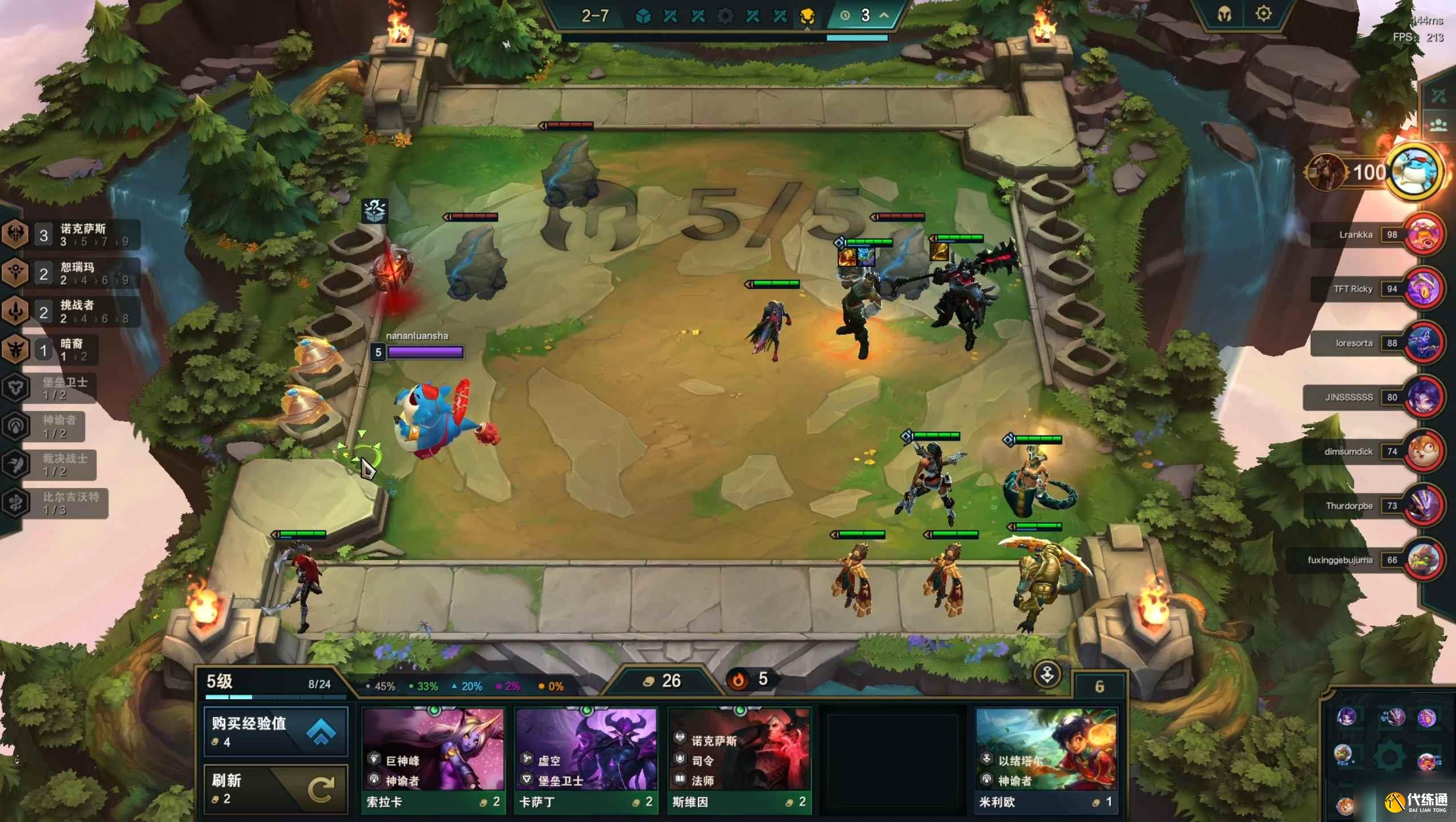
Task: Open dimsumdick's board
Action: coord(1424,452)
